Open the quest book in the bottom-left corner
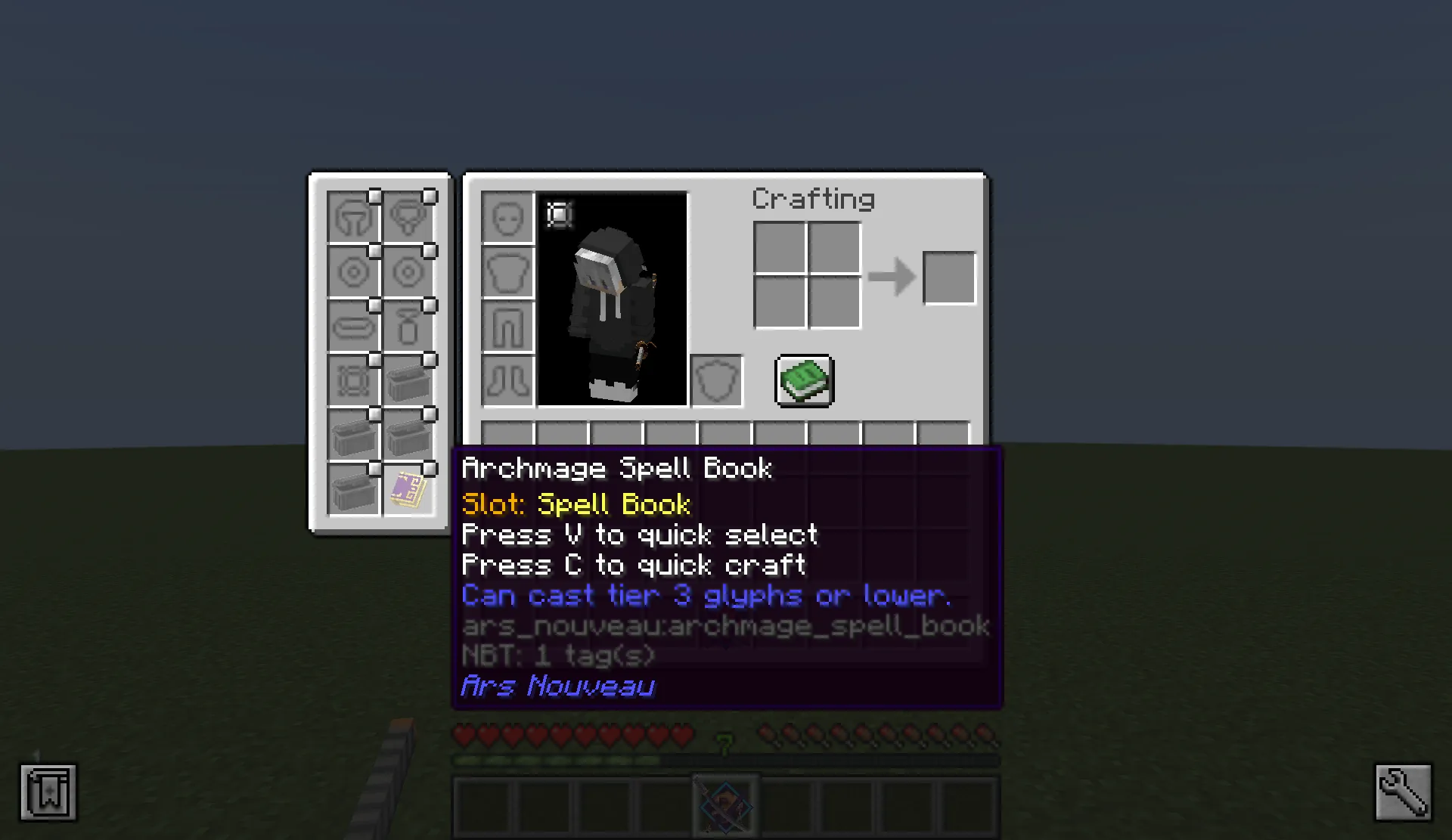The height and width of the screenshot is (840, 1452). 48,792
